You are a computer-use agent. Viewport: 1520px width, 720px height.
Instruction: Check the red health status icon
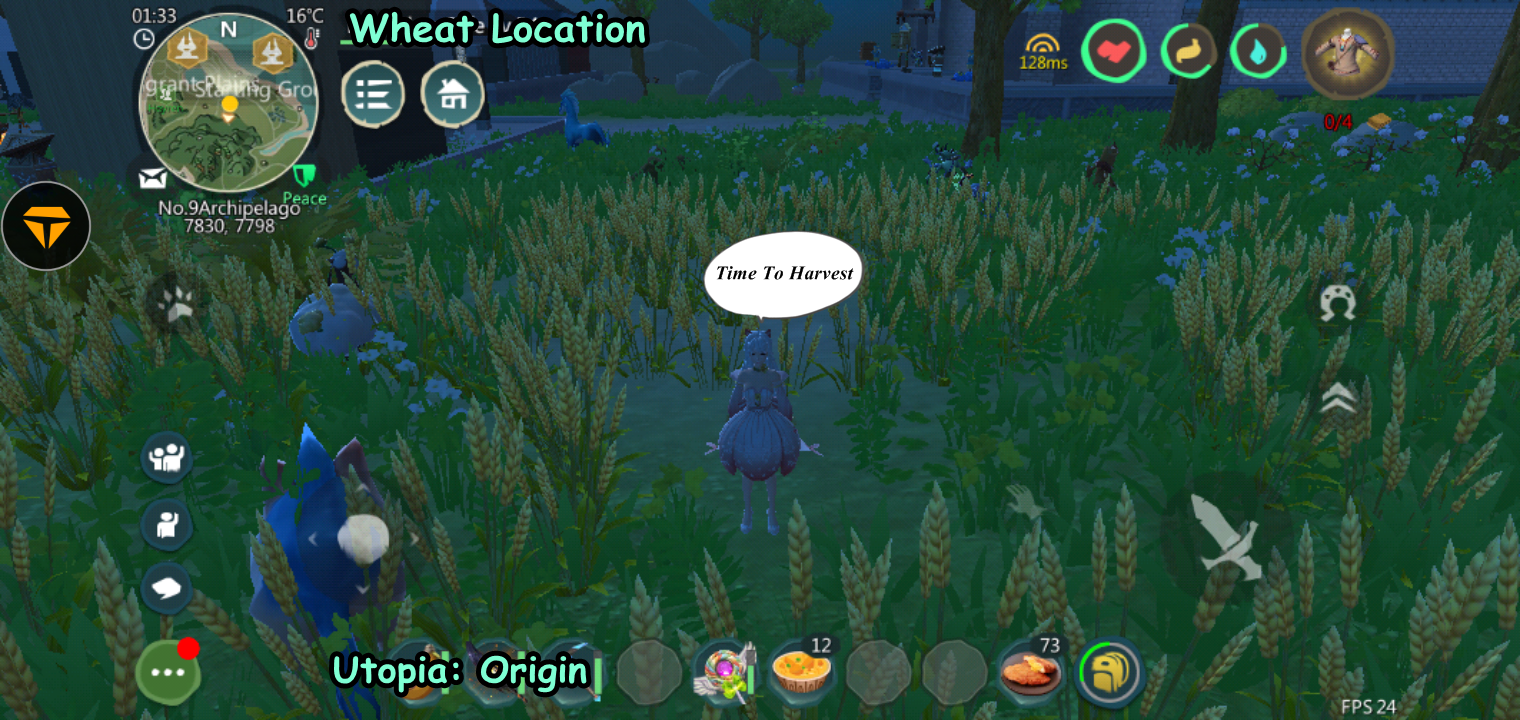tap(1114, 49)
